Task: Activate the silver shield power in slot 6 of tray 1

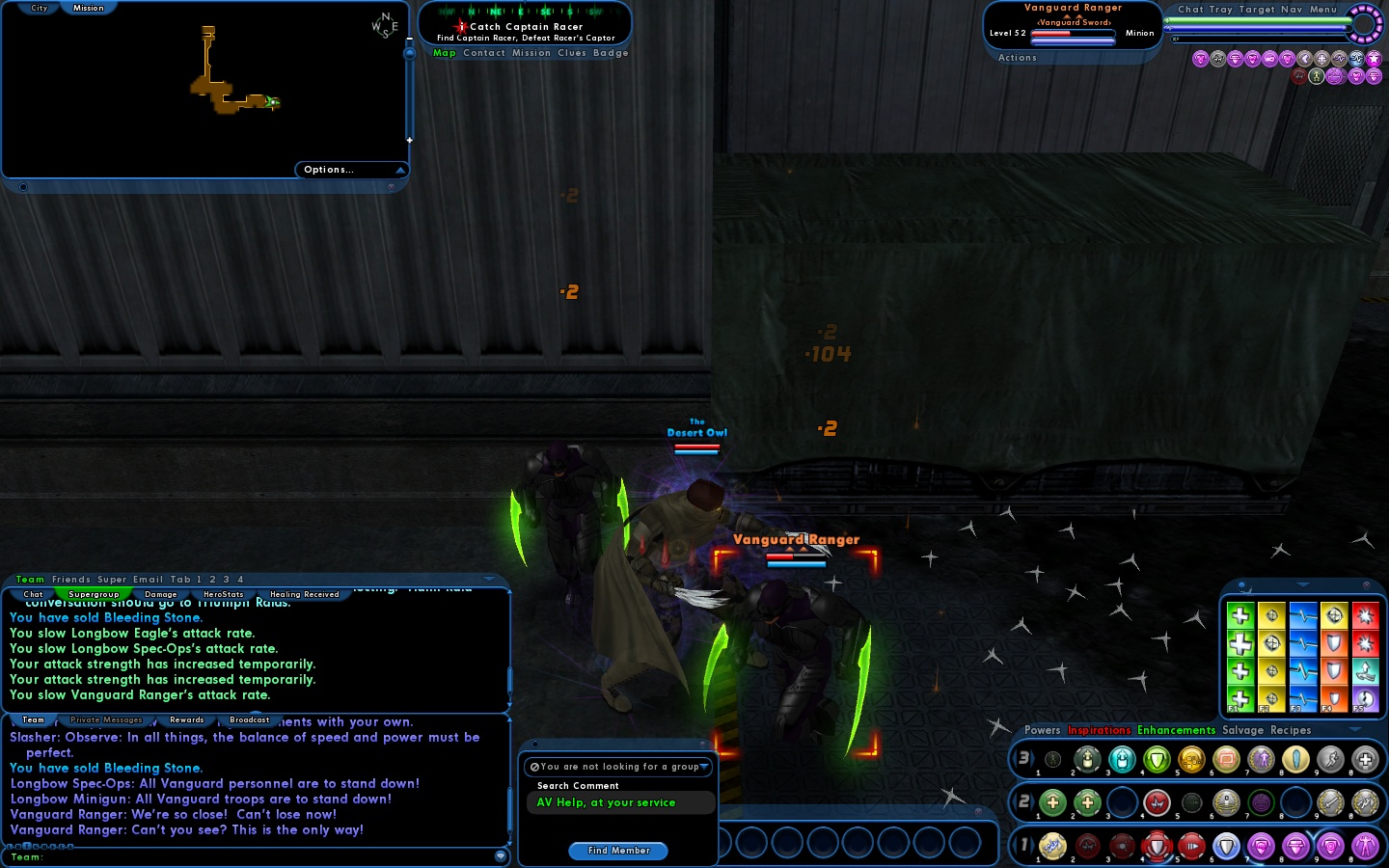Action: (x=1227, y=848)
